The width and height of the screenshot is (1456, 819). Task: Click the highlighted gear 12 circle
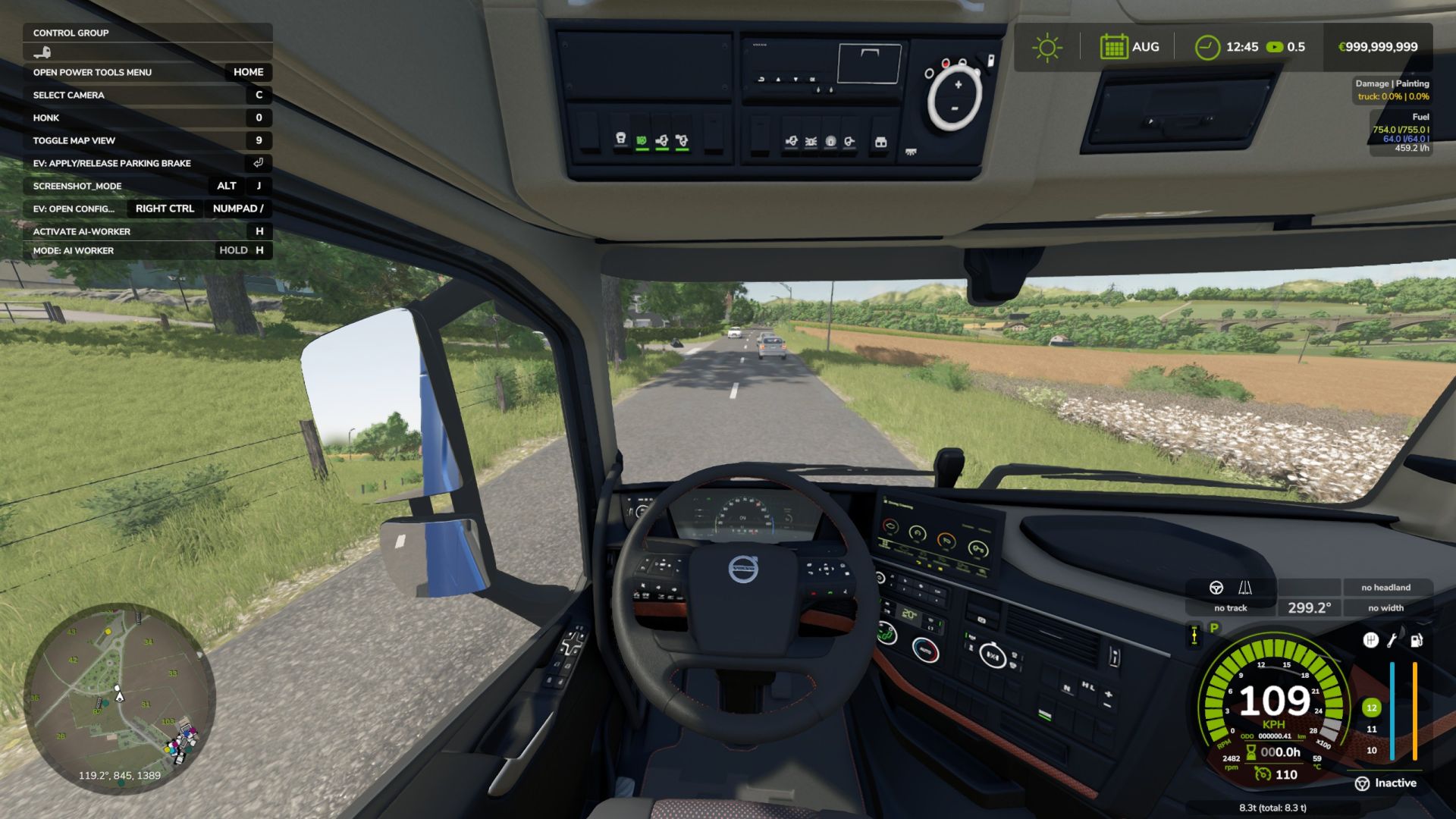1371,708
